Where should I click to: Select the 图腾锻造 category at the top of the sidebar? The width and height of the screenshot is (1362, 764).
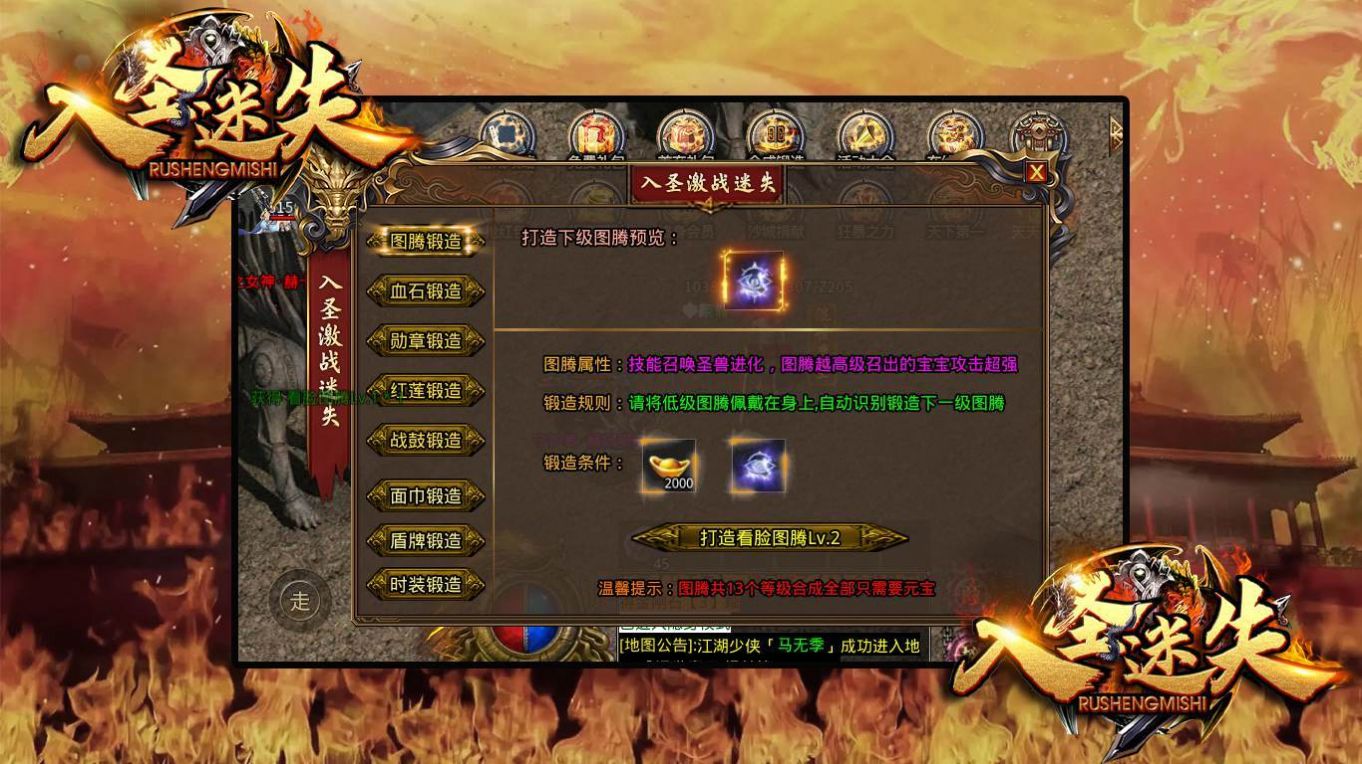[428, 240]
